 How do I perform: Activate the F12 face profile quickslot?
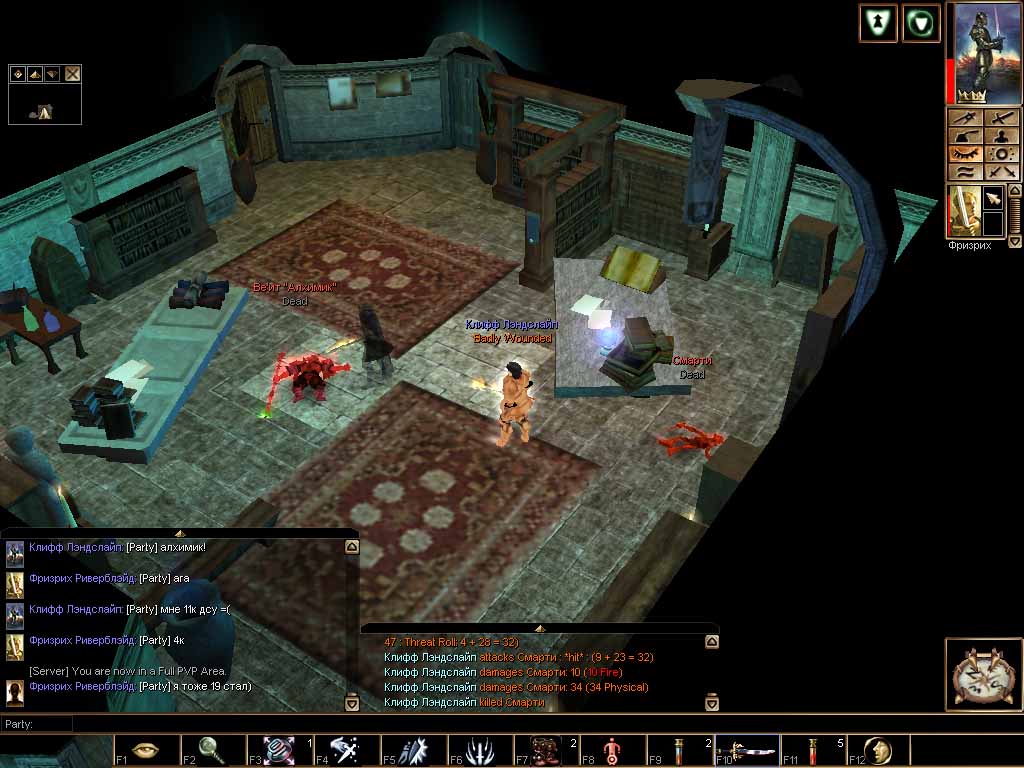[877, 750]
